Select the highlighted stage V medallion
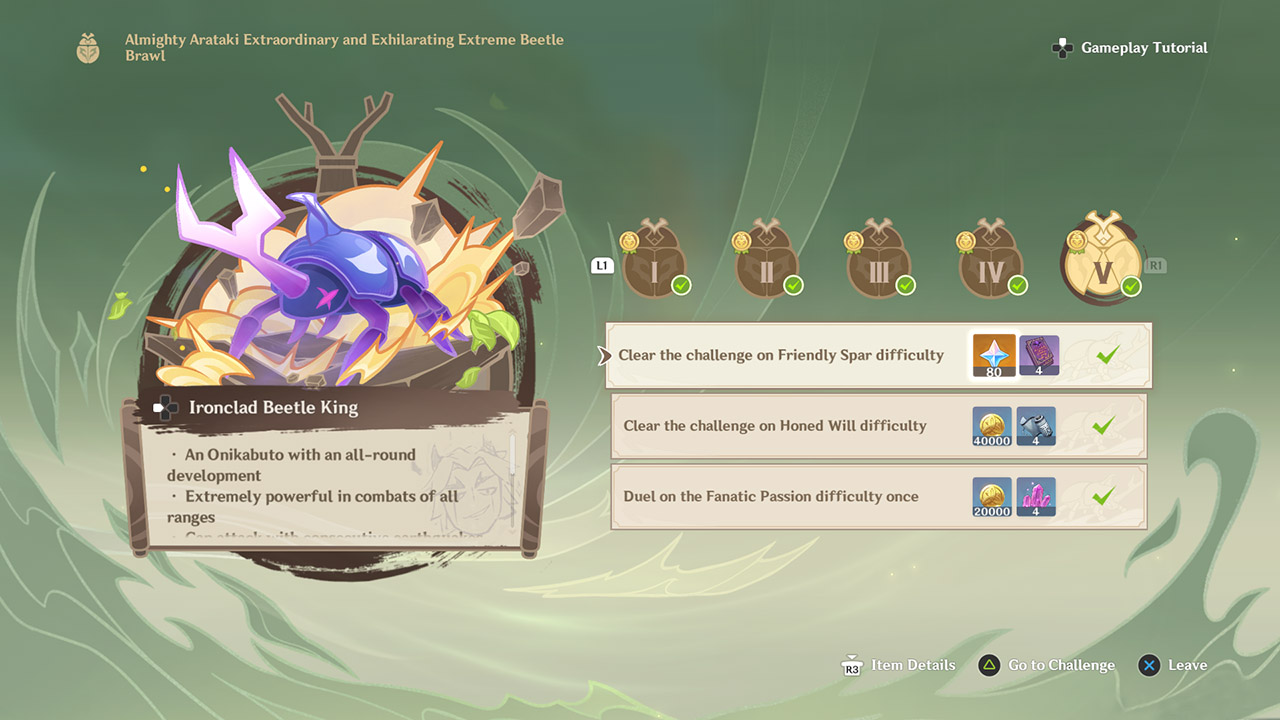This screenshot has width=1280, height=720. (x=1103, y=260)
